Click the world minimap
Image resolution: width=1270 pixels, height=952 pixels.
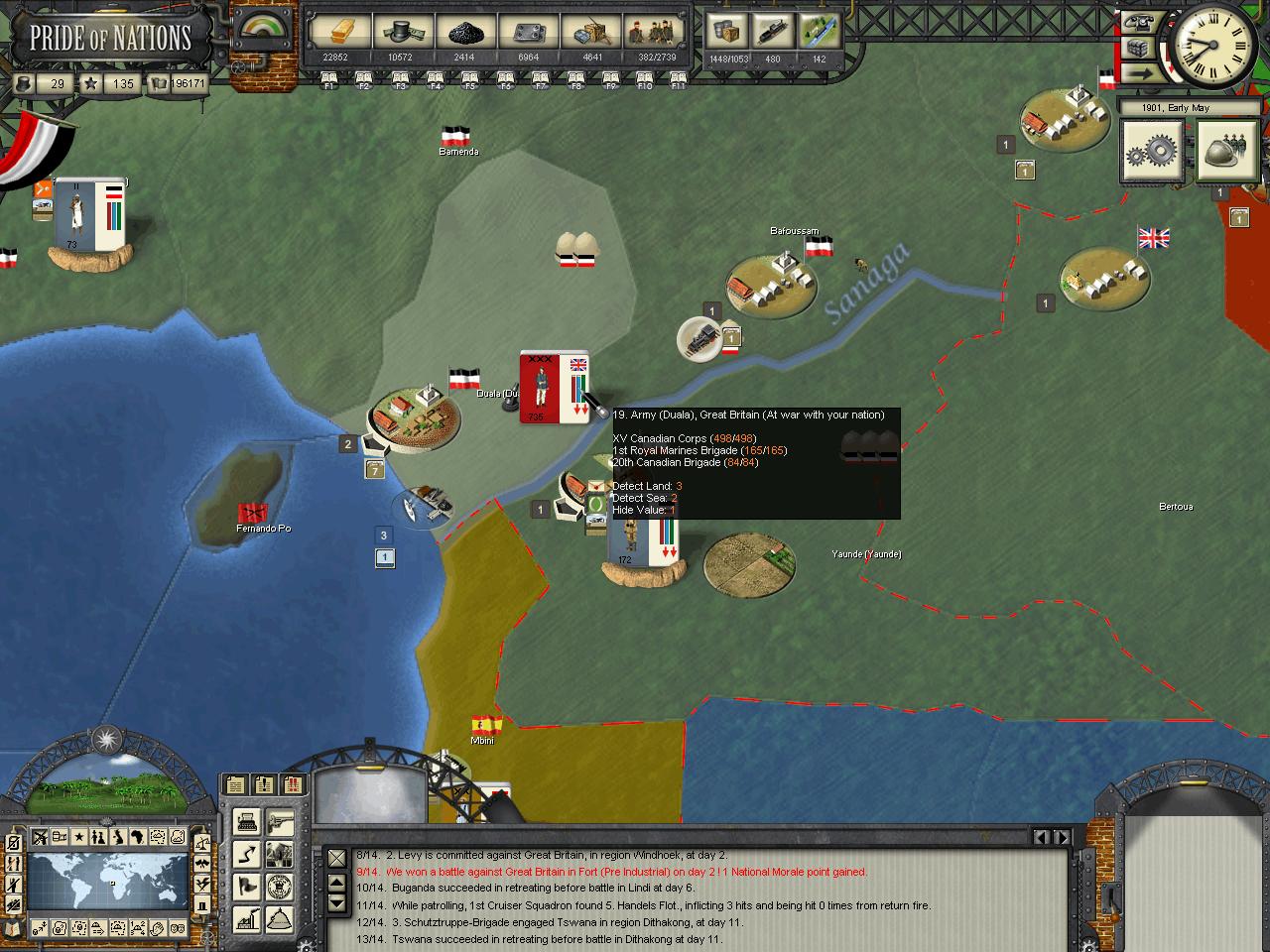106,884
